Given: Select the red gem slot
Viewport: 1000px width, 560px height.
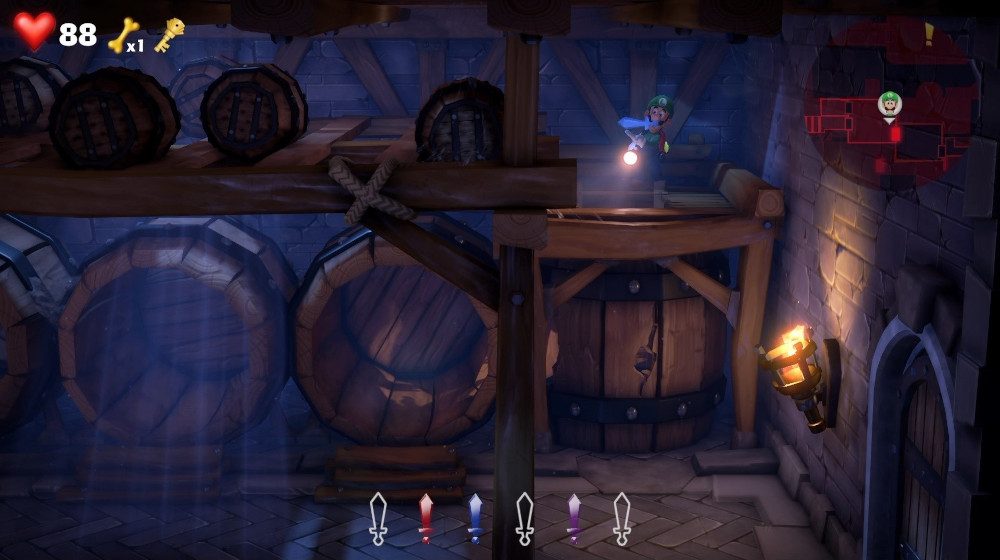Looking at the screenshot, I should point(426,517).
